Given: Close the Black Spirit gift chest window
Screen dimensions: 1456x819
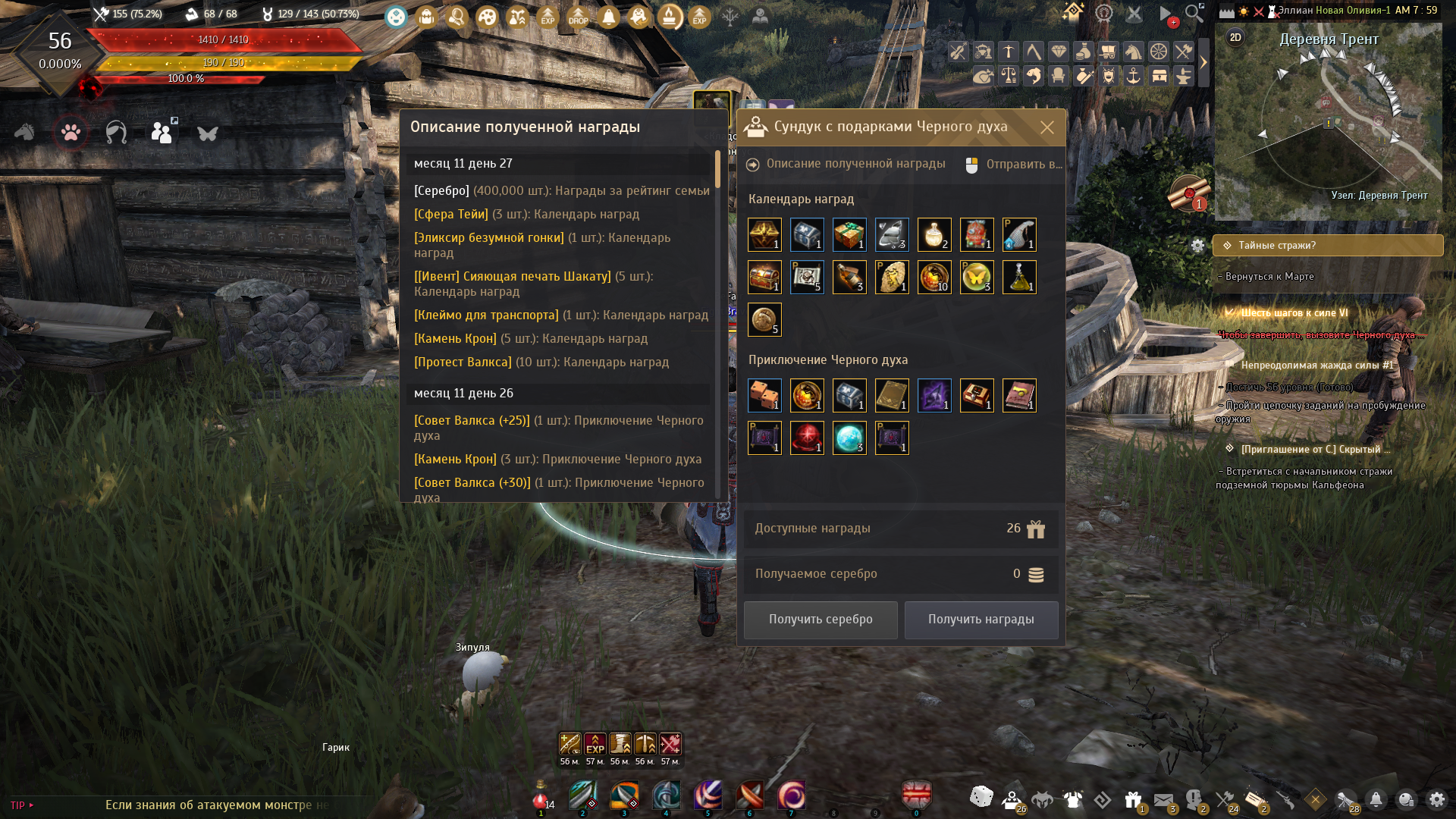Looking at the screenshot, I should point(1046,127).
